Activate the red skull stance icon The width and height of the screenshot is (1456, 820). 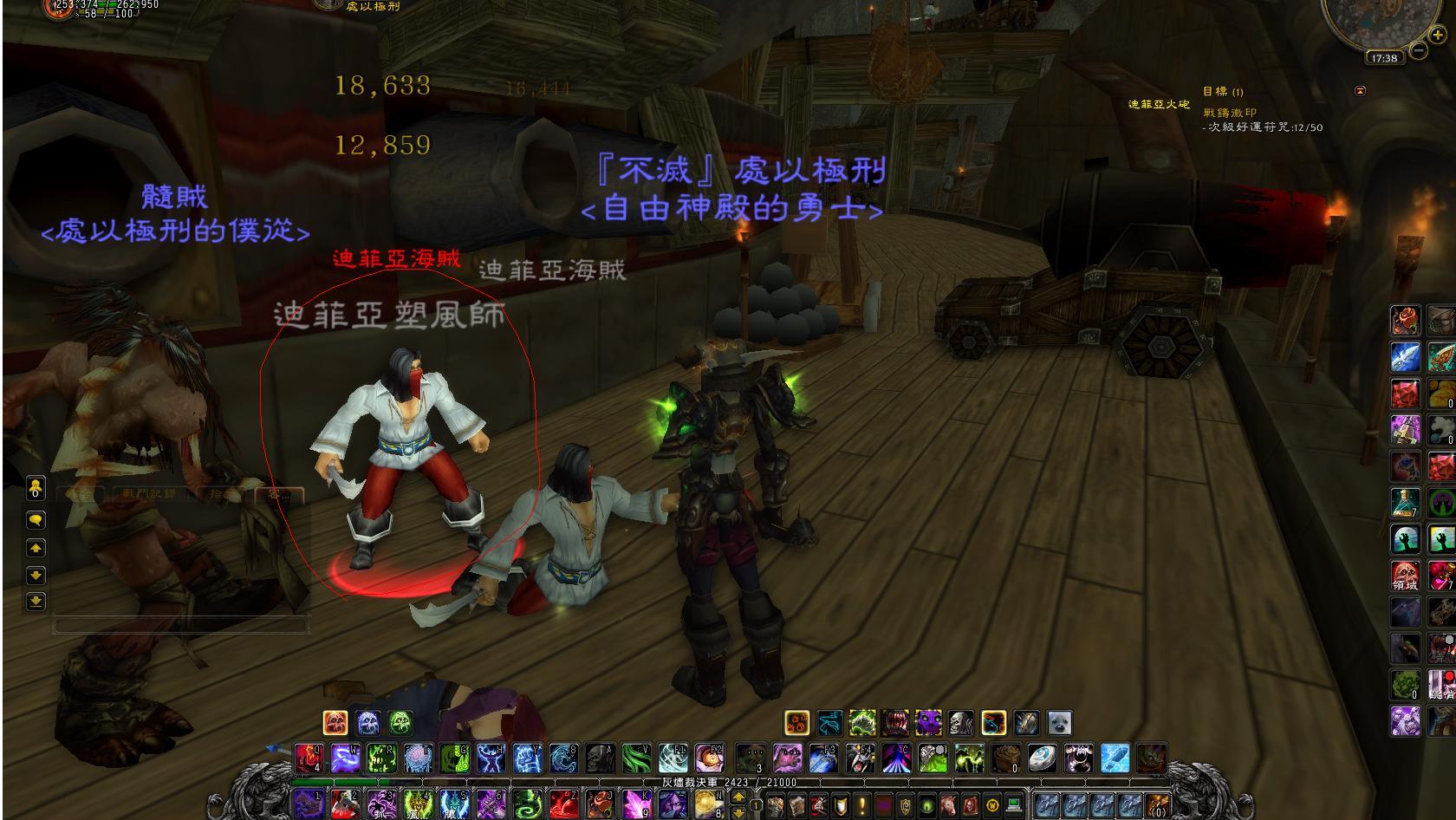pos(335,722)
